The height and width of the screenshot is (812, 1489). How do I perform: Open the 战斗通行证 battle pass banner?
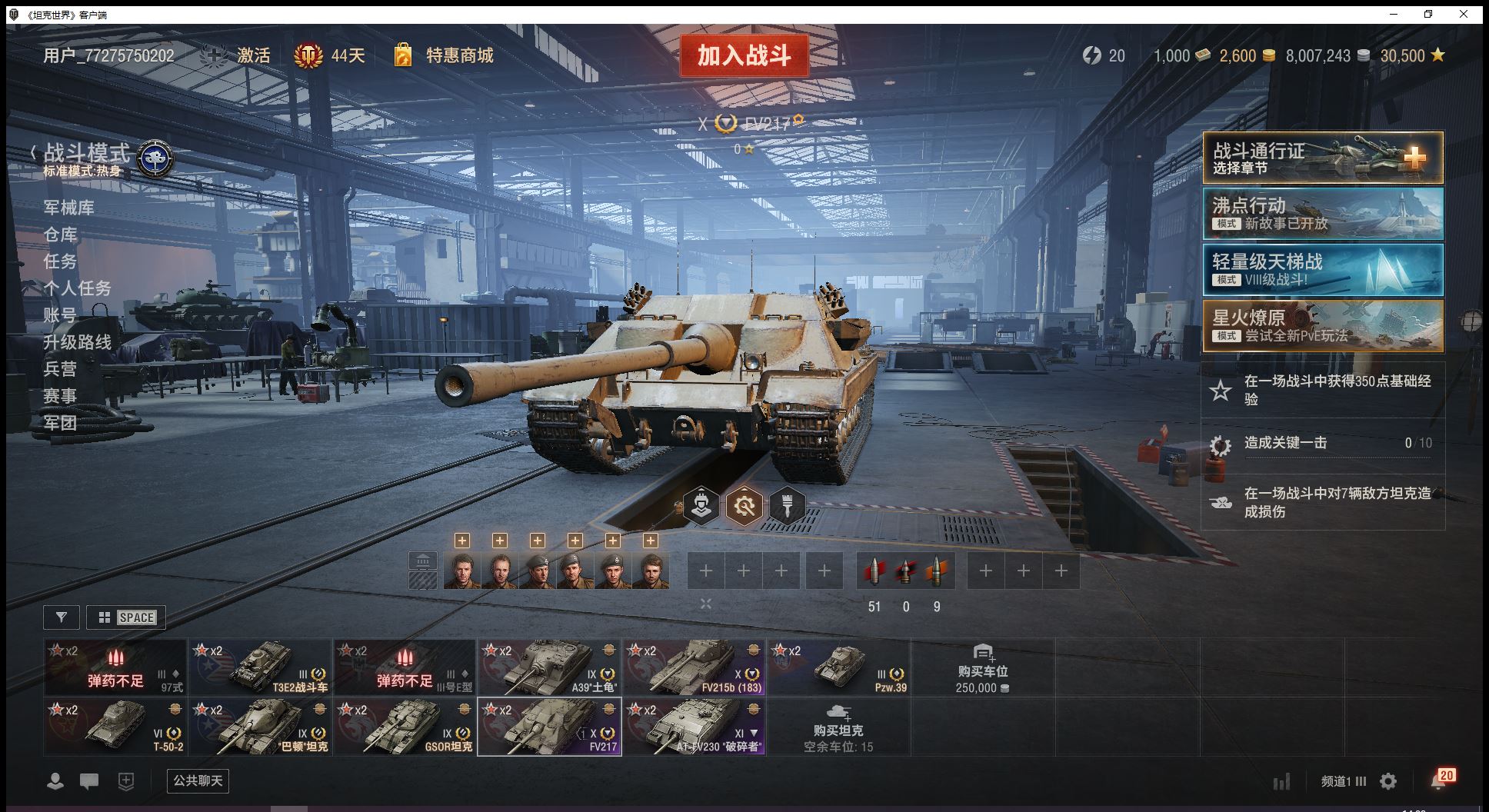pyautogui.click(x=1322, y=158)
